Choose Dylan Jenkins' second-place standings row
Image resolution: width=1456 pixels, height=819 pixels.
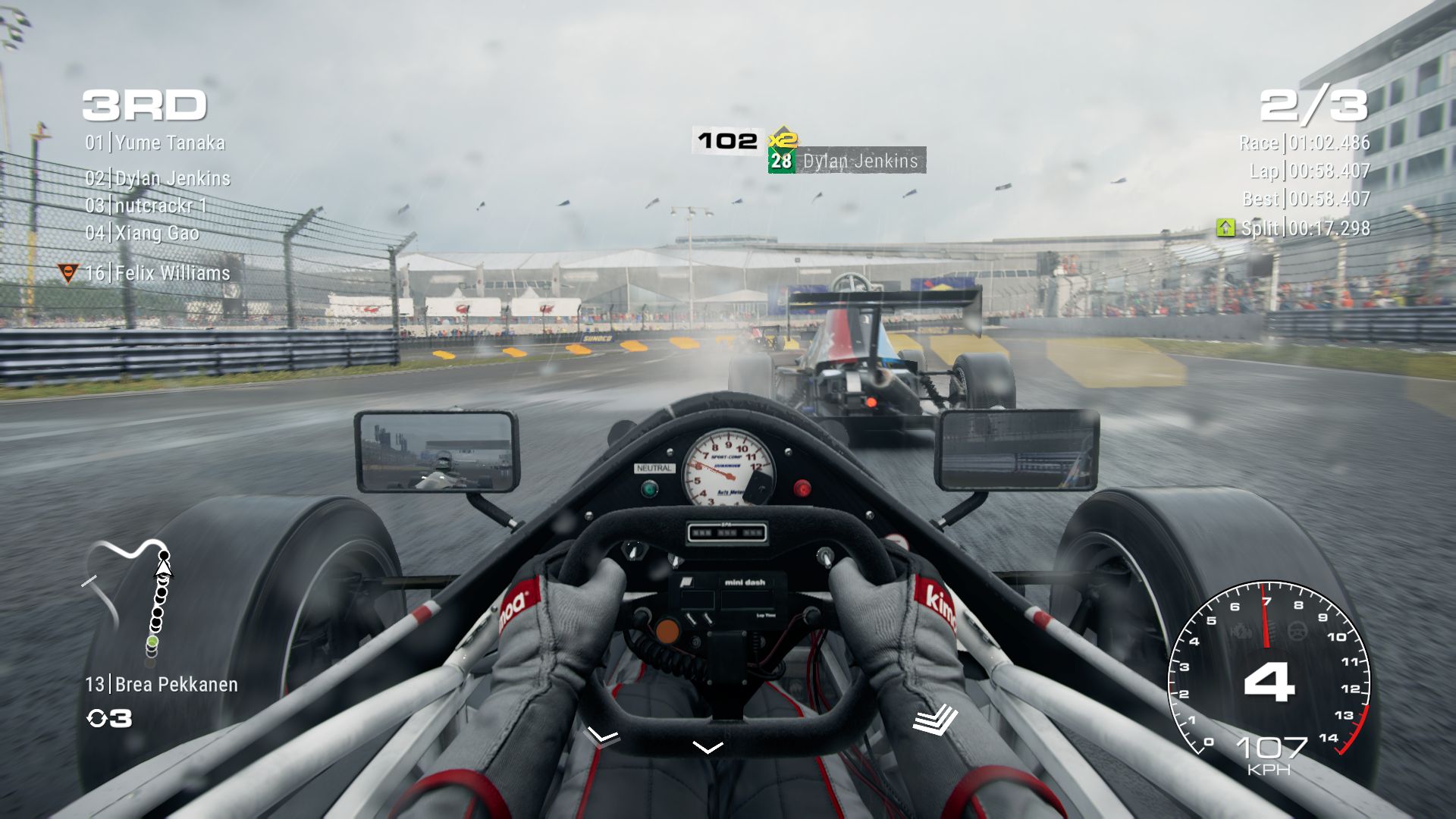(158, 179)
